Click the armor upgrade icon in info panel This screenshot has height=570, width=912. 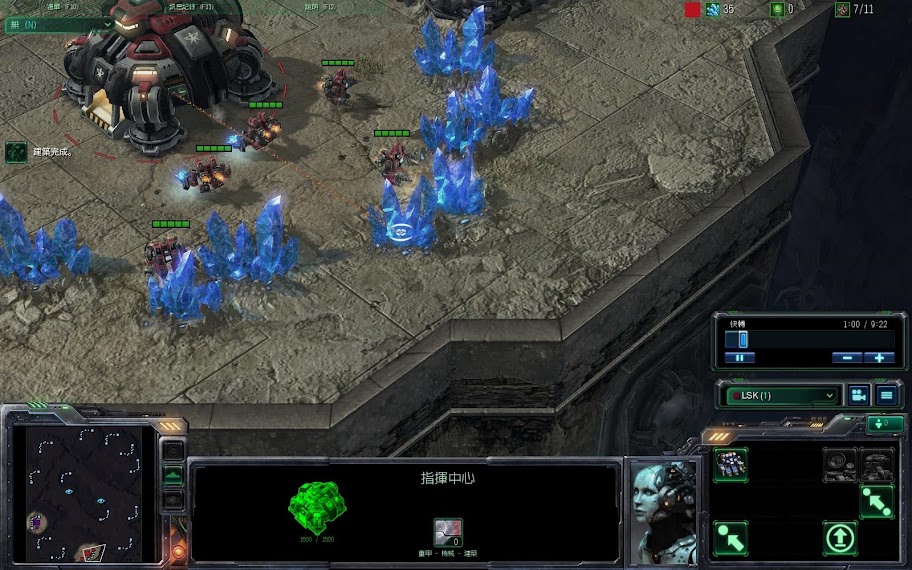447,532
